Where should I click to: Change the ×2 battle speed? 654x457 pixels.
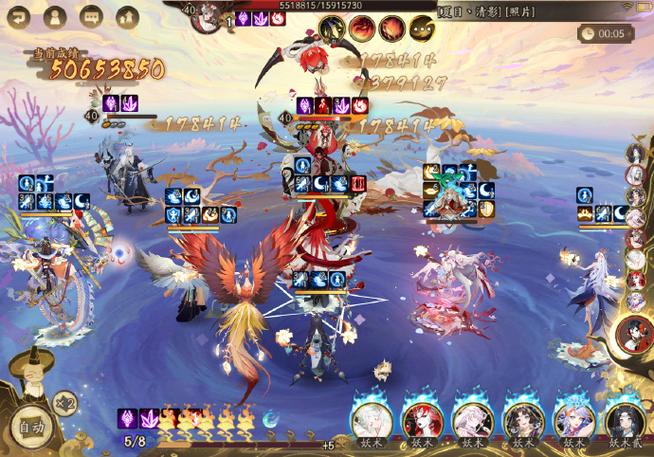[x=65, y=402]
